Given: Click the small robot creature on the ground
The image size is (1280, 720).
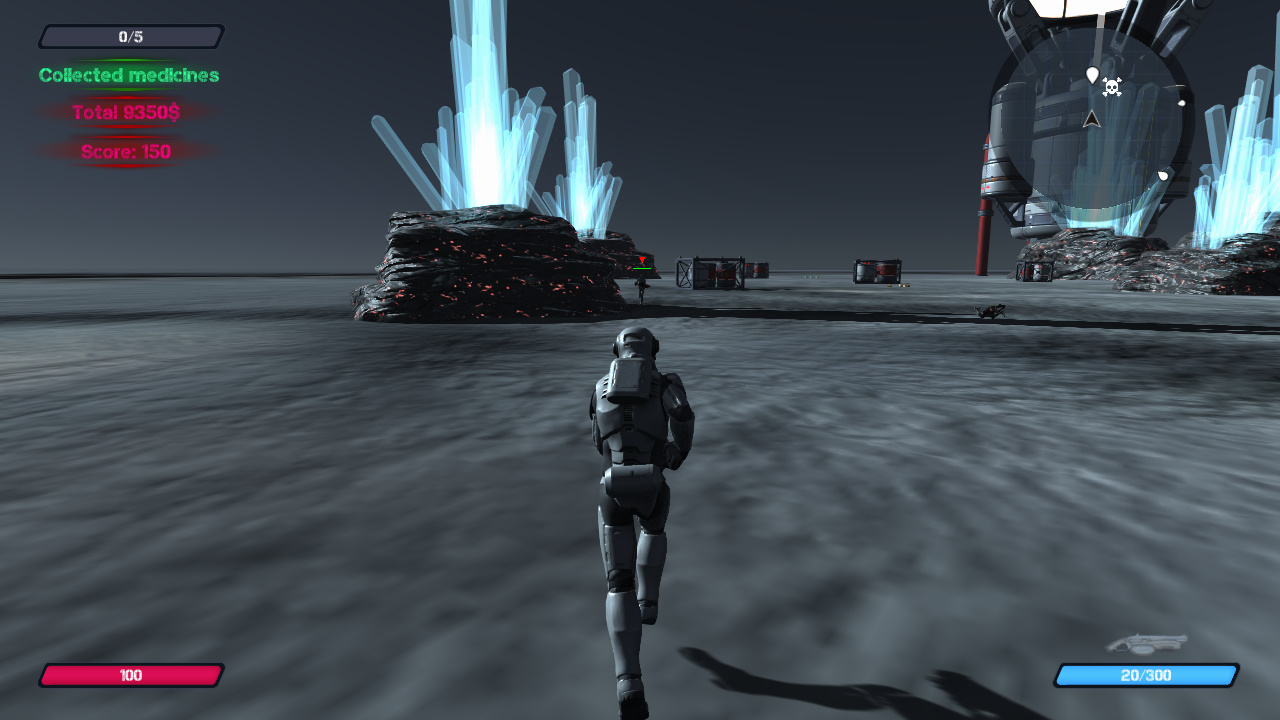Looking at the screenshot, I should tap(988, 310).
